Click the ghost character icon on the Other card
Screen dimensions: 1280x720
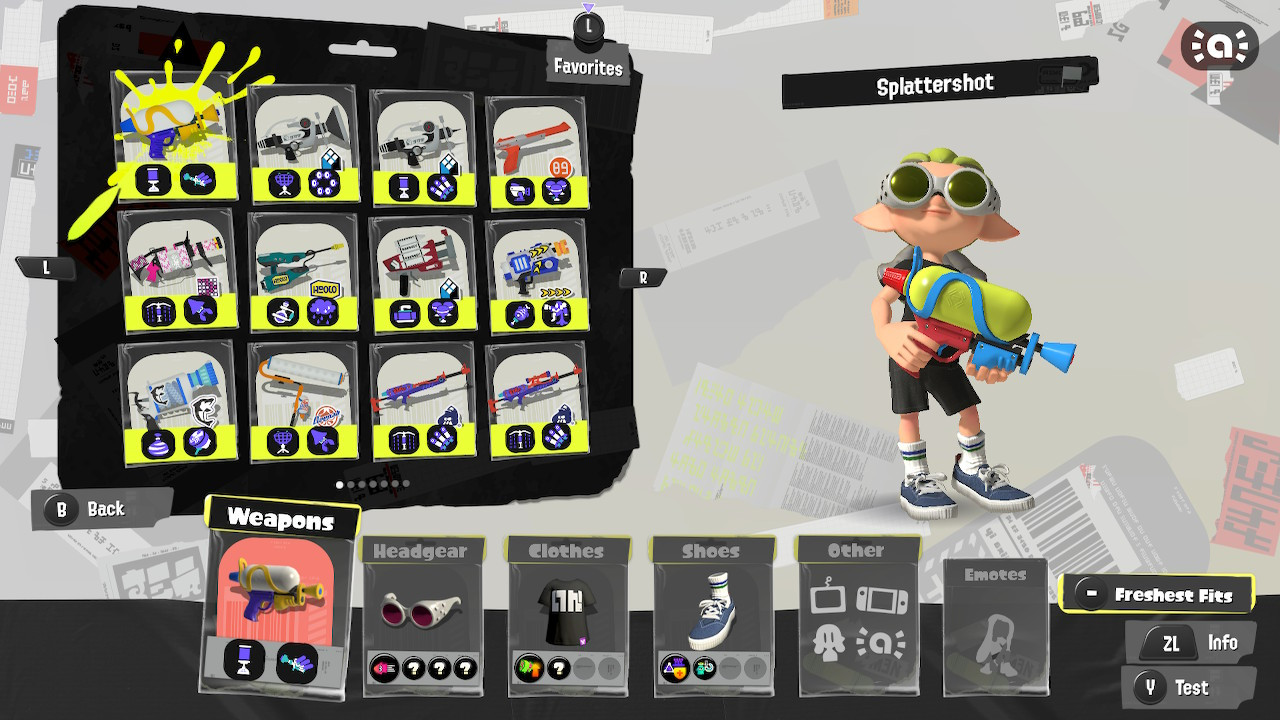pyautogui.click(x=828, y=643)
